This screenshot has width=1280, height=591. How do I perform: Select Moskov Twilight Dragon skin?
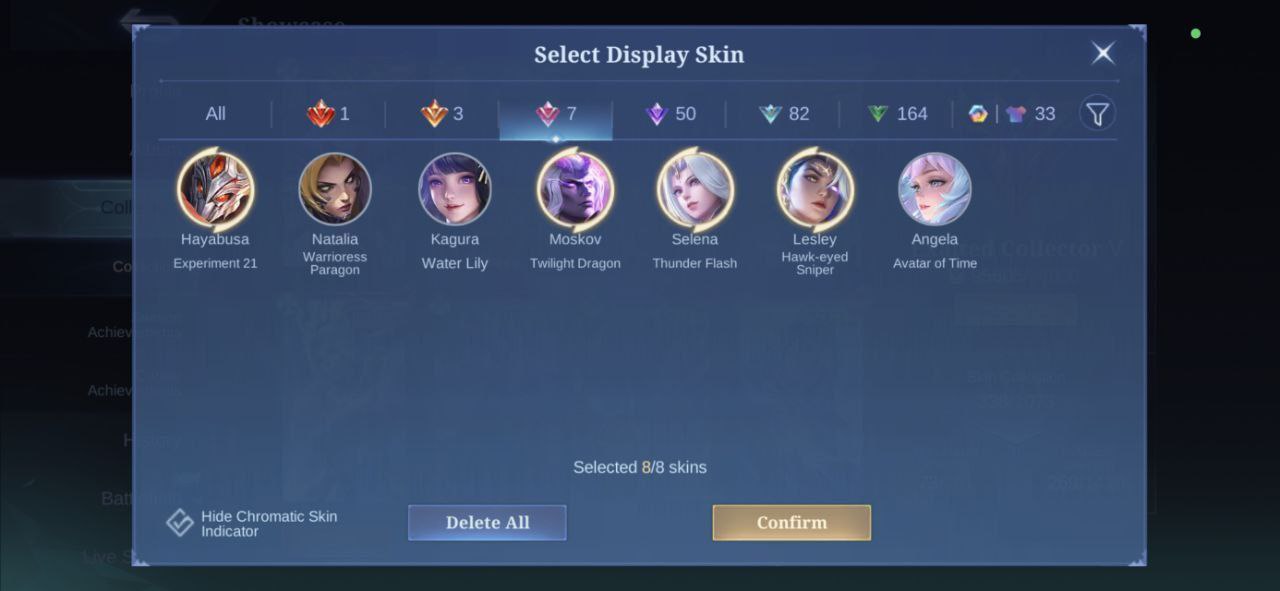pyautogui.click(x=575, y=189)
